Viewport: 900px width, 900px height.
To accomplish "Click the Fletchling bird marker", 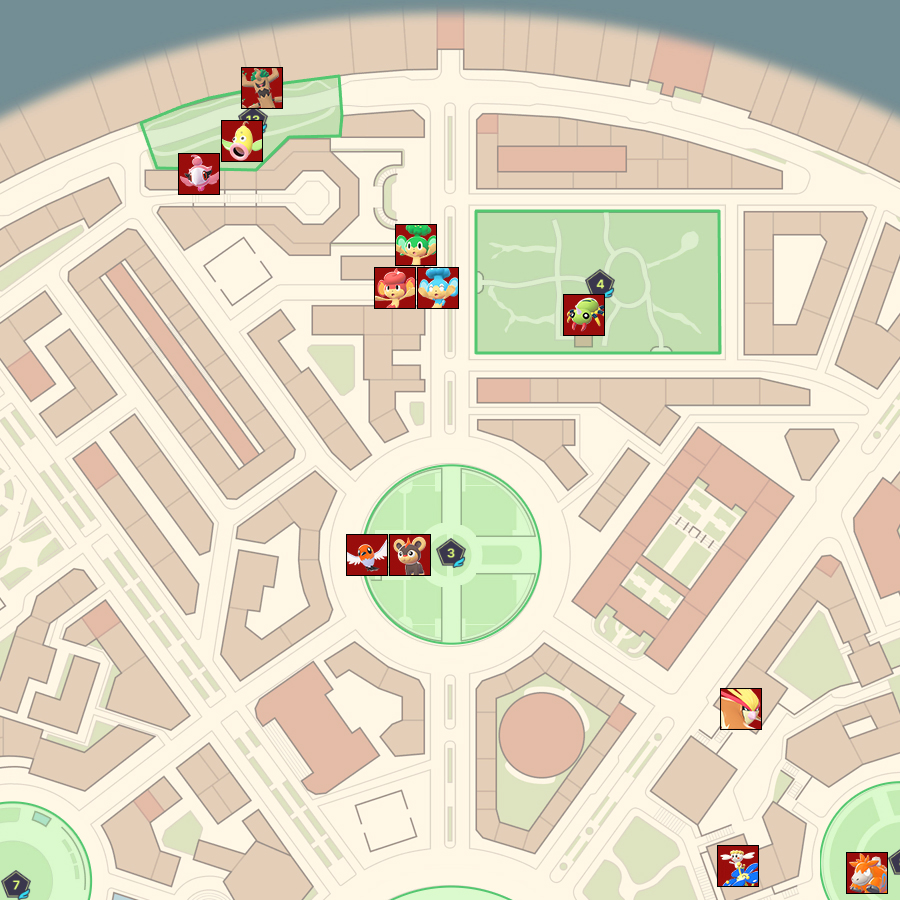I will coord(367,555).
